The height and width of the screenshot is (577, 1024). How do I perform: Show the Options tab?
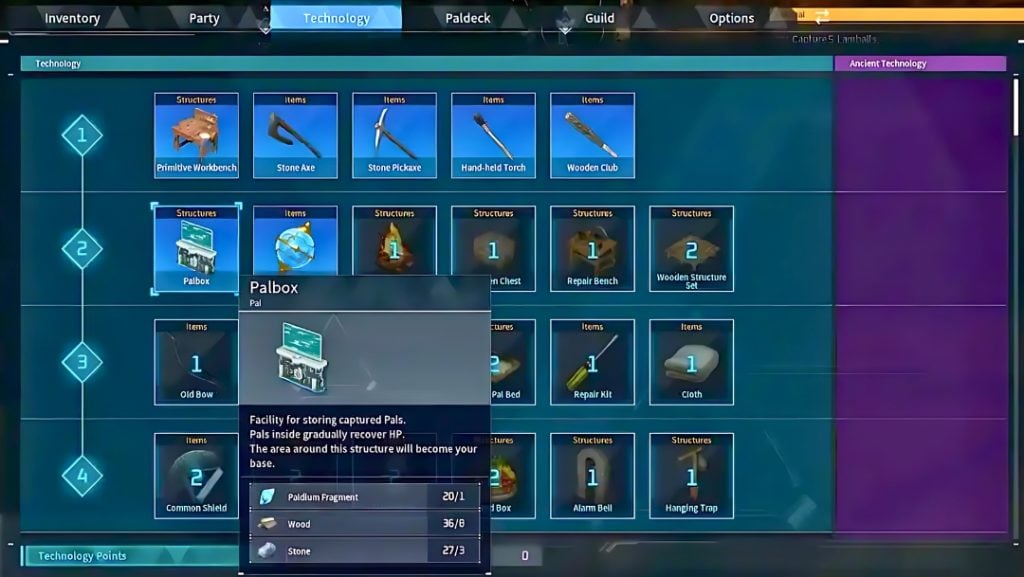point(731,18)
